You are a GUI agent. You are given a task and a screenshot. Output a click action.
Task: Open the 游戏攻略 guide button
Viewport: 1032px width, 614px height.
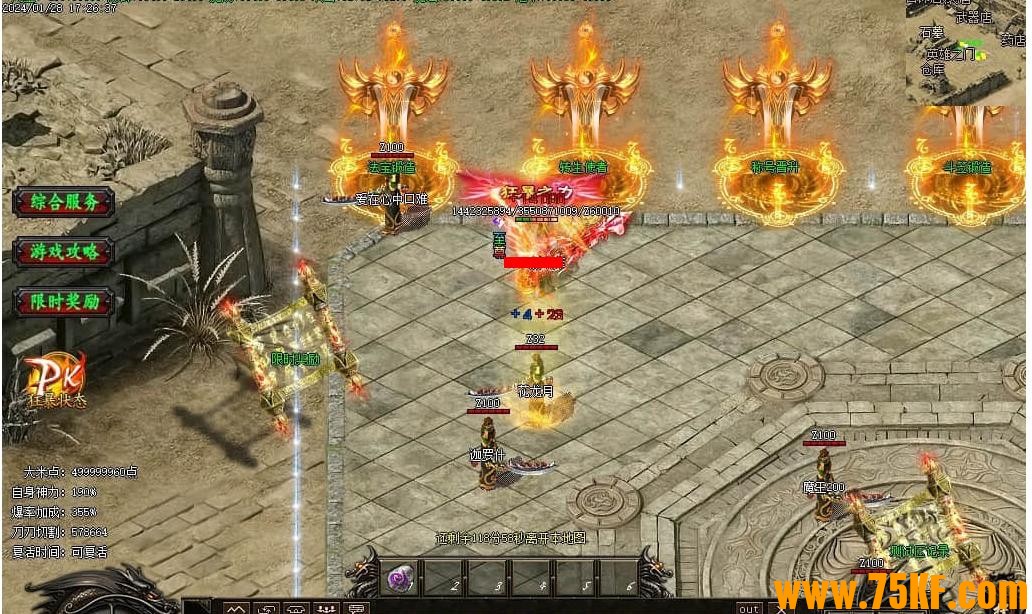pos(64,252)
